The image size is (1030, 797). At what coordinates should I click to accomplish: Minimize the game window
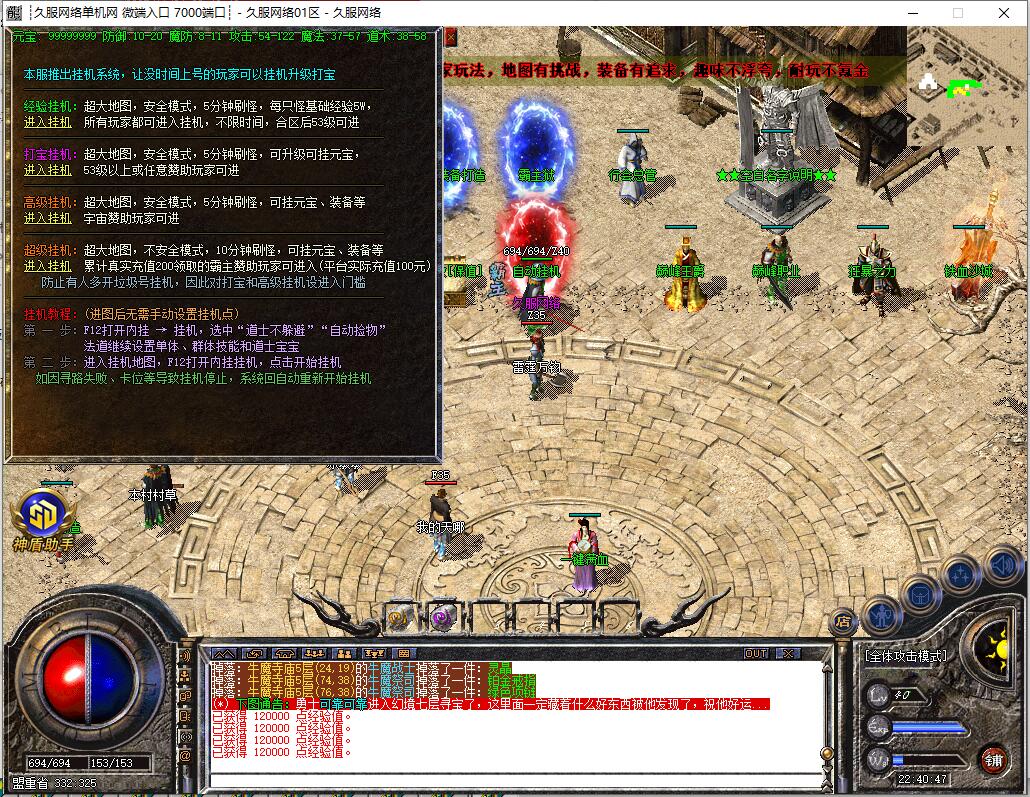tap(911, 13)
